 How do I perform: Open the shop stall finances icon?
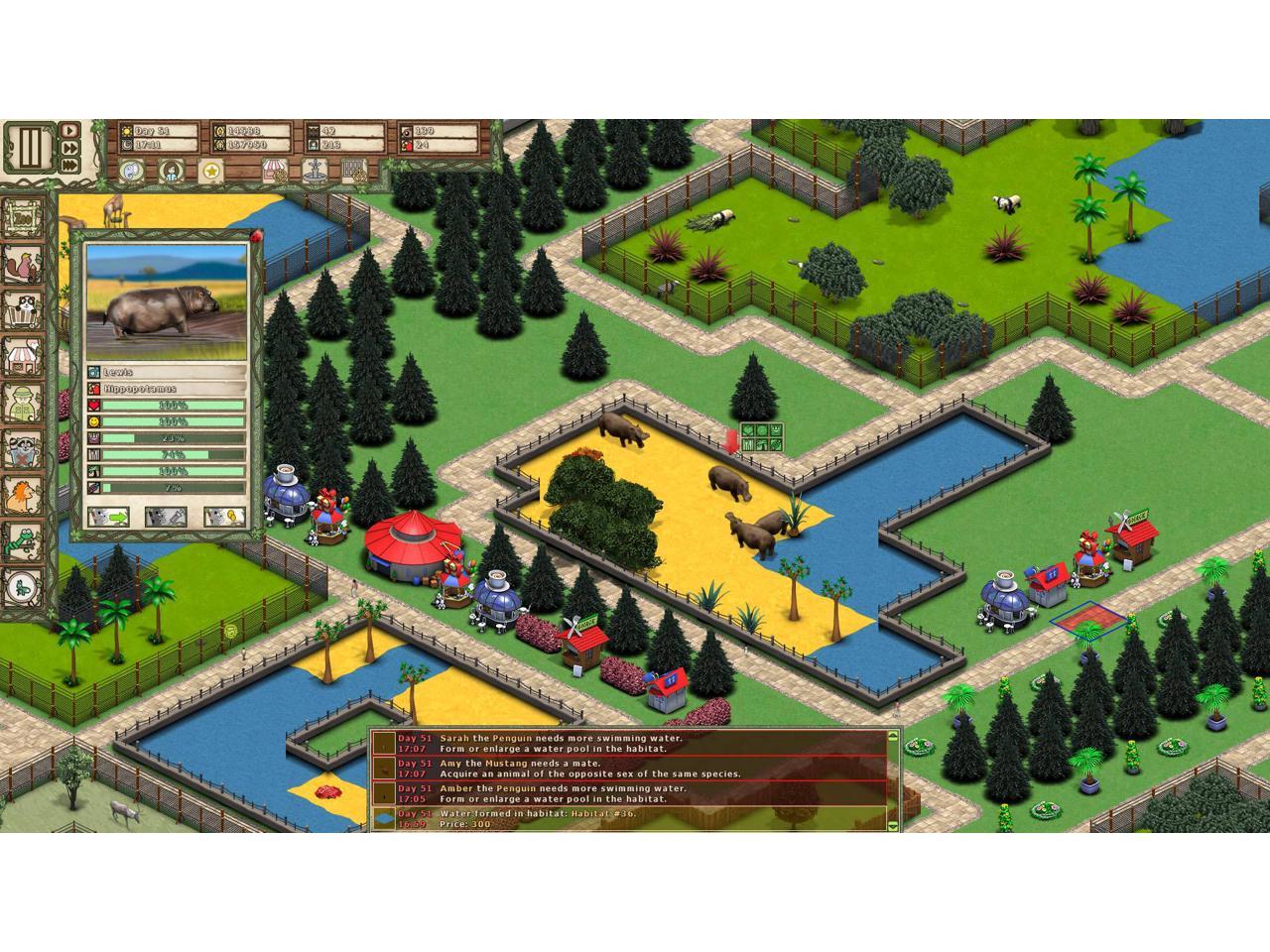pyautogui.click(x=275, y=172)
